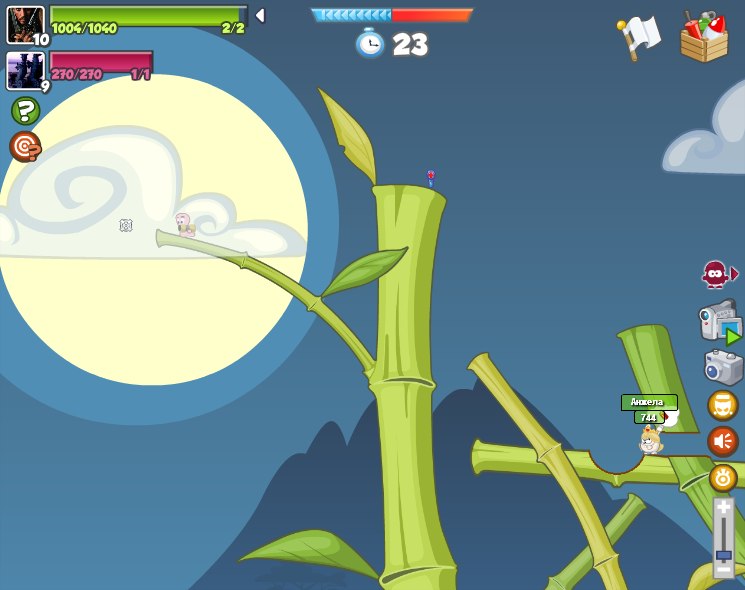Take a screenshot with the camera icon
The height and width of the screenshot is (590, 745).
[x=723, y=367]
